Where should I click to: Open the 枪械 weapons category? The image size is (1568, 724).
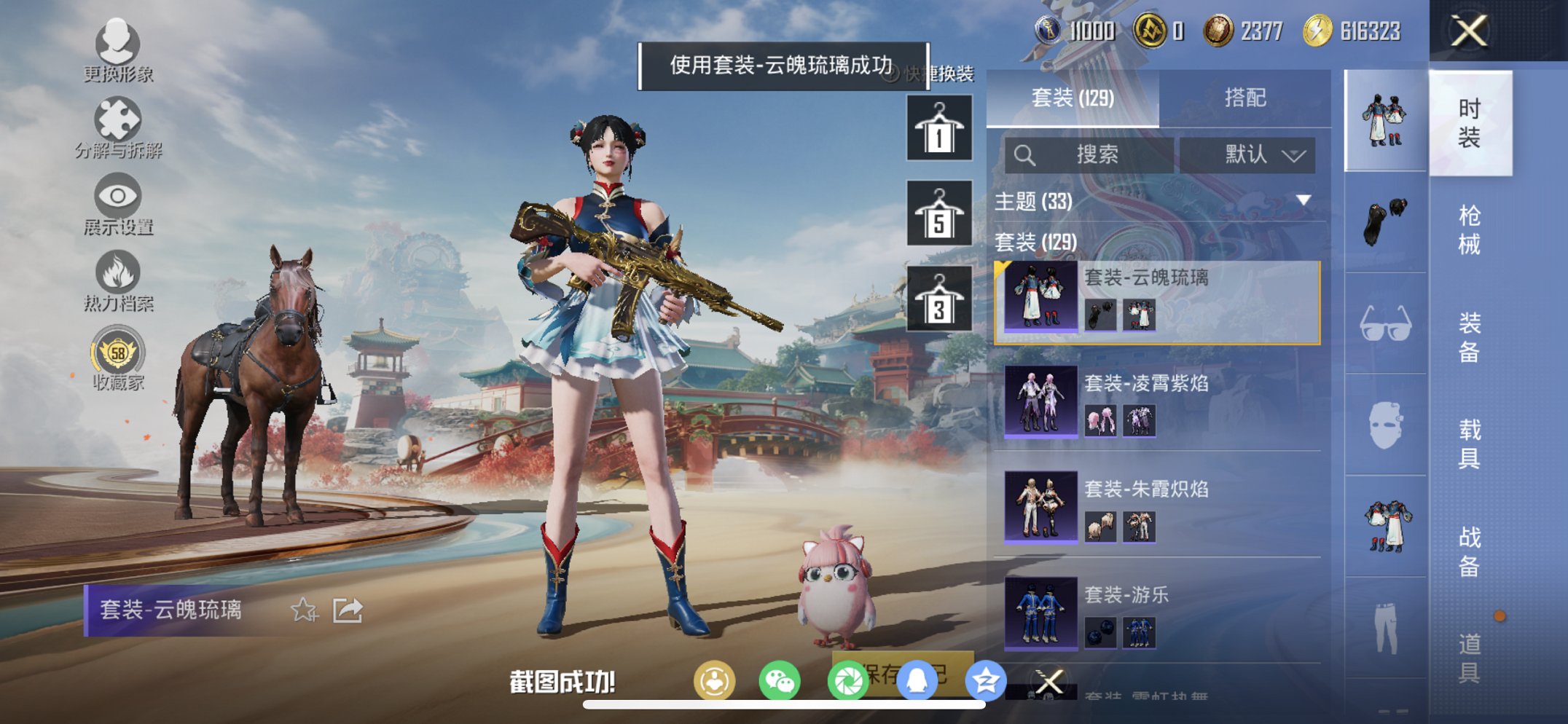tap(1470, 229)
